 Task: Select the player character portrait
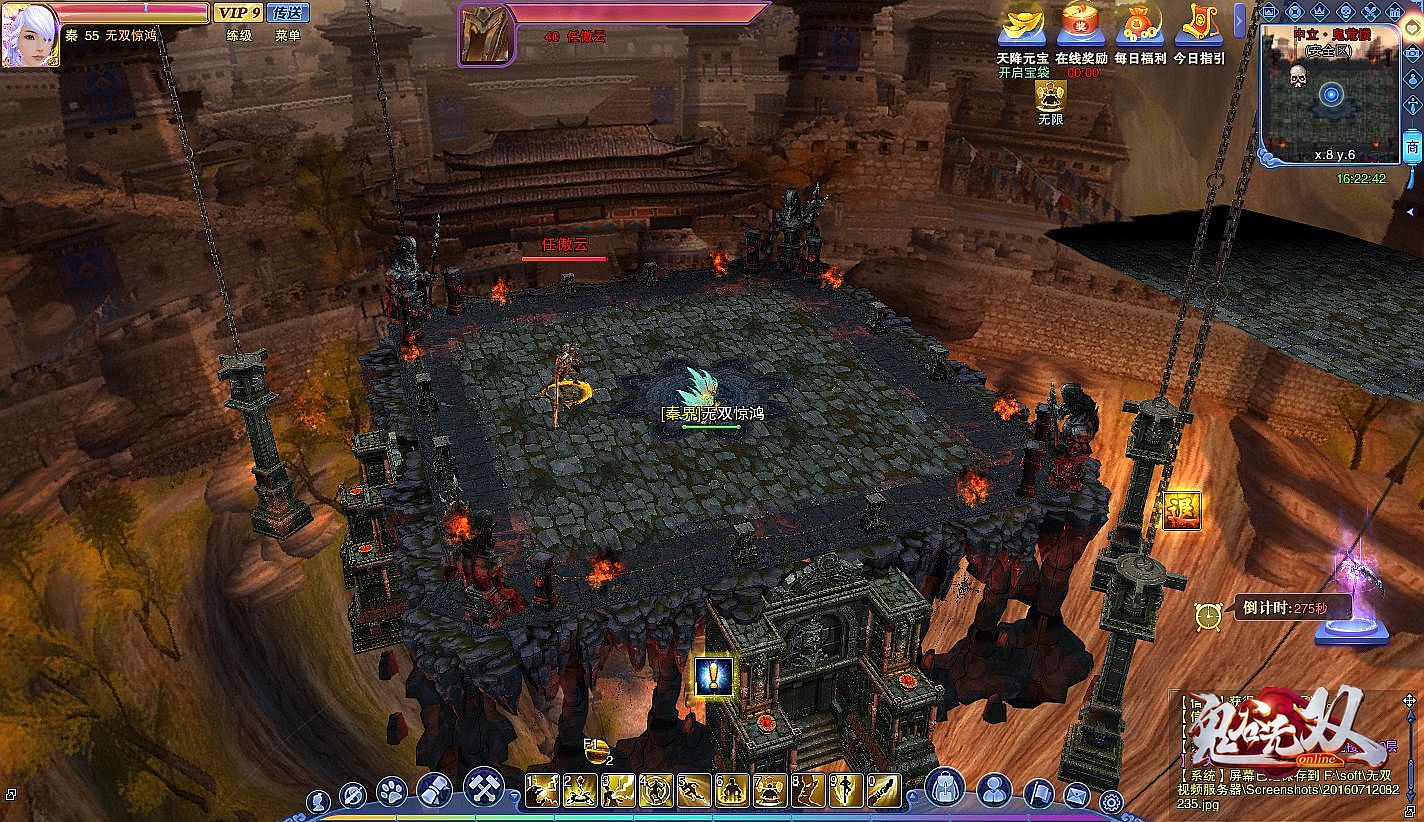tap(29, 35)
